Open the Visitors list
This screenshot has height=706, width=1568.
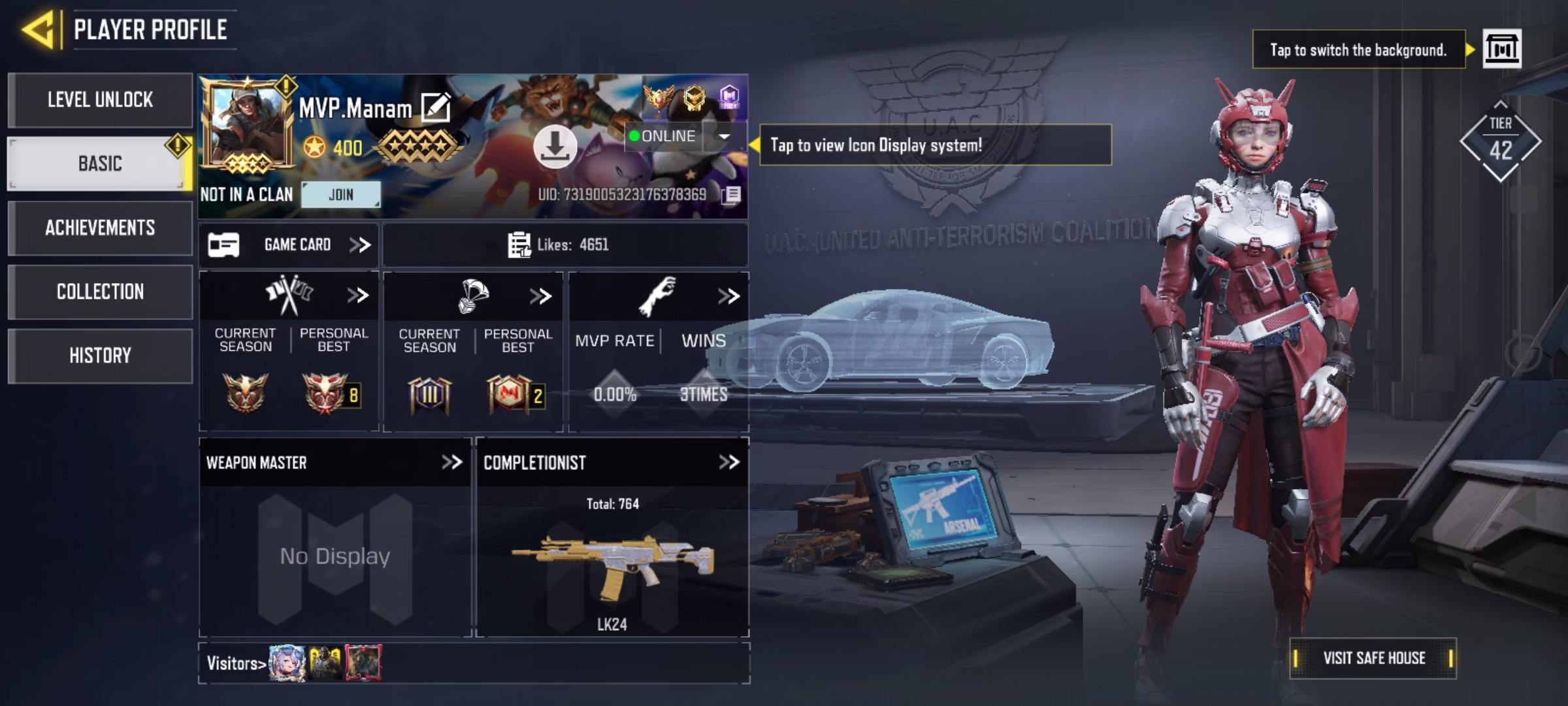pyautogui.click(x=237, y=664)
